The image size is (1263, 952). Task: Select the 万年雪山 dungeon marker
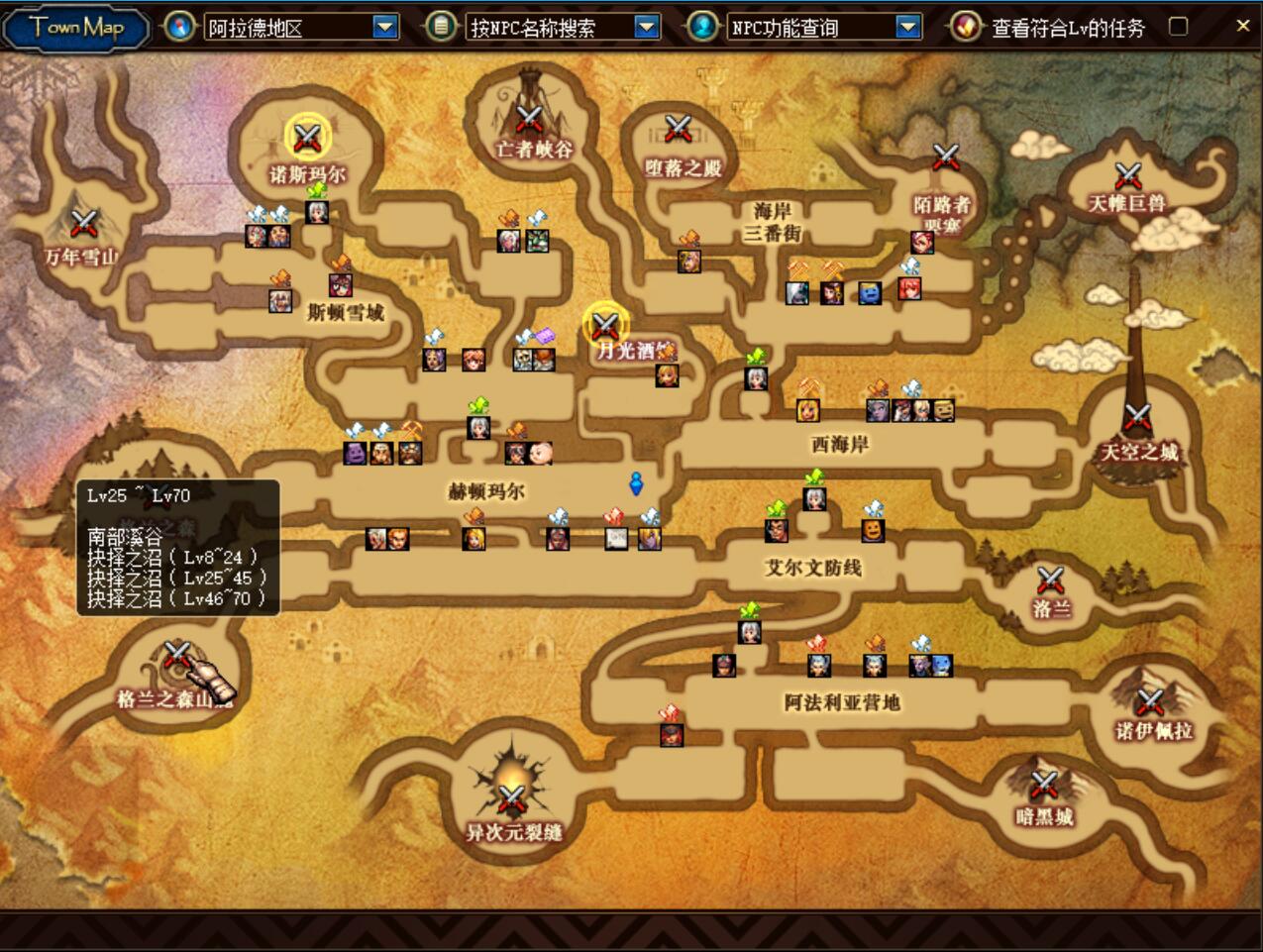pyautogui.click(x=84, y=223)
